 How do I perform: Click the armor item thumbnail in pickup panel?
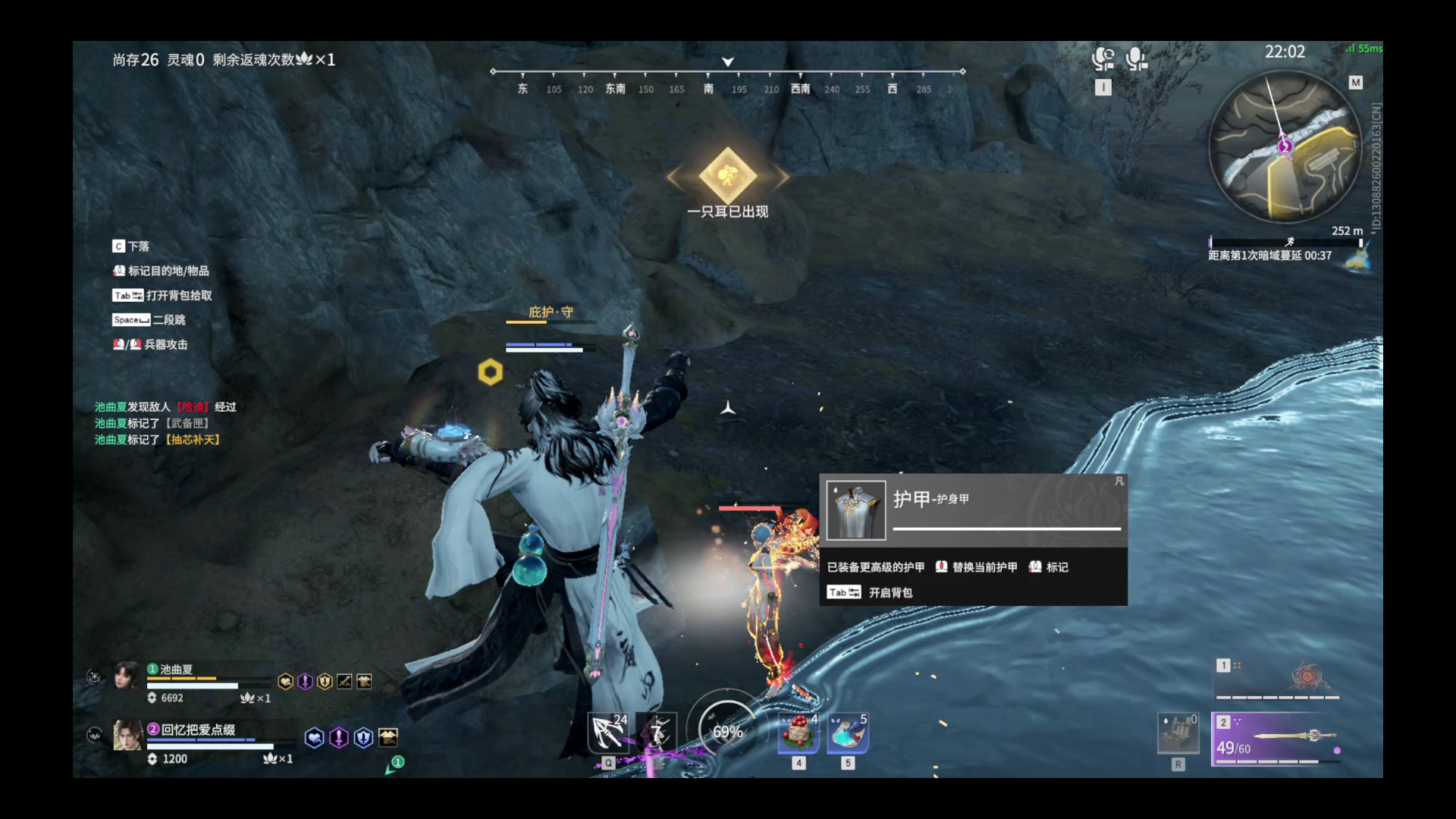pos(856,510)
